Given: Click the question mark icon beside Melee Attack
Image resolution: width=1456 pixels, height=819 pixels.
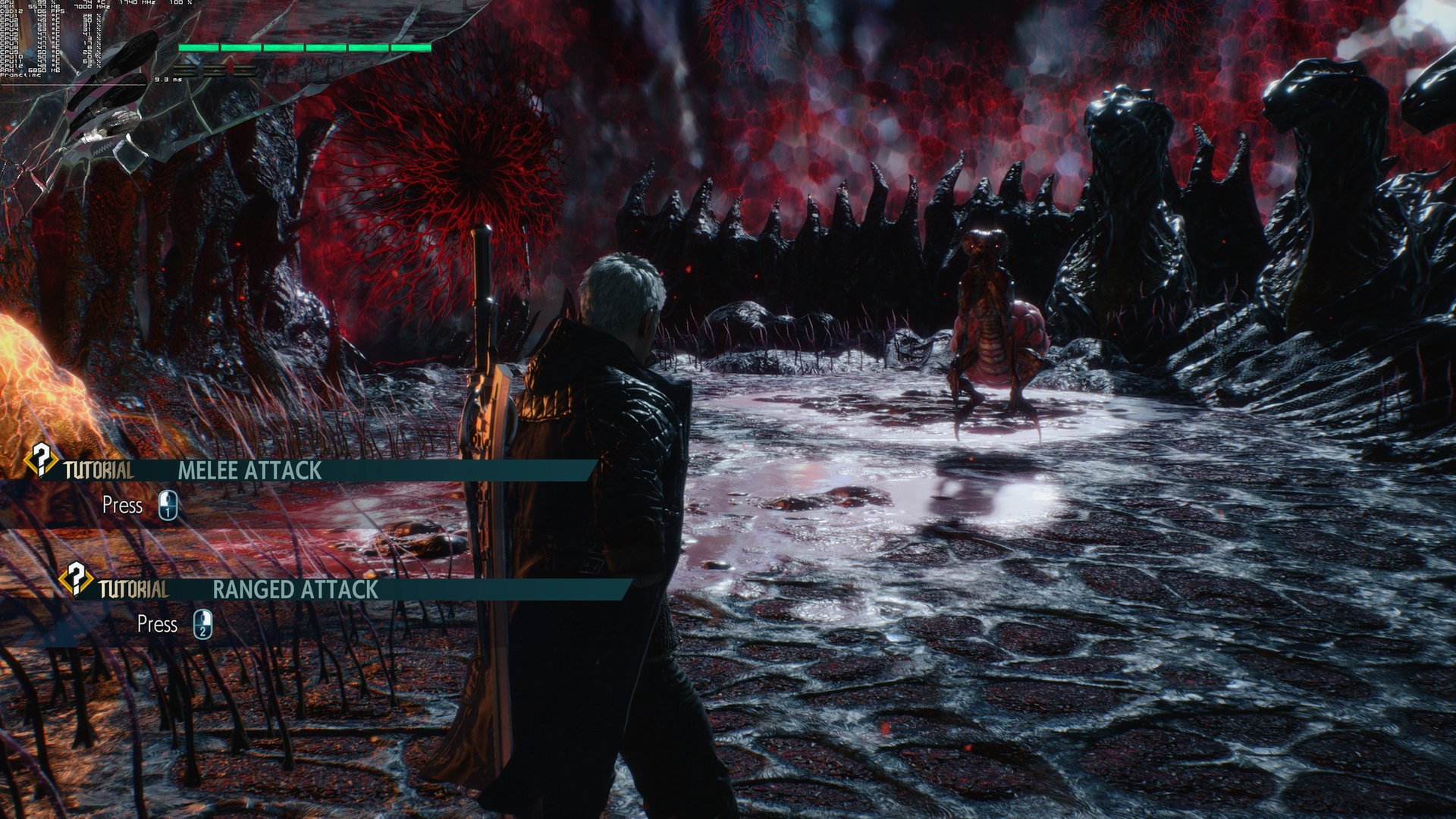Looking at the screenshot, I should pos(41,459).
